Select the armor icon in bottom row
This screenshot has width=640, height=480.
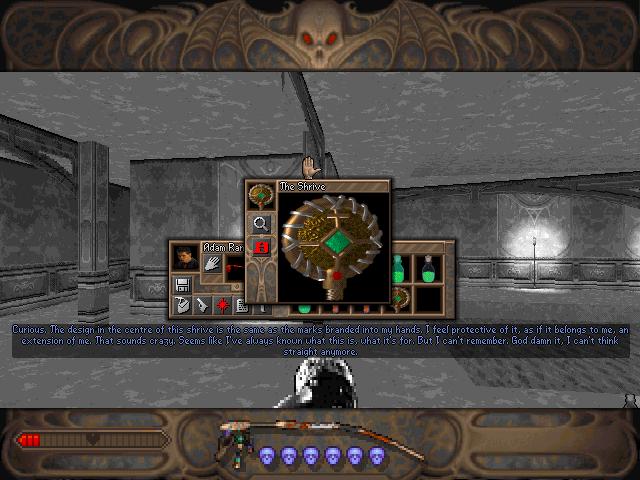[181, 304]
